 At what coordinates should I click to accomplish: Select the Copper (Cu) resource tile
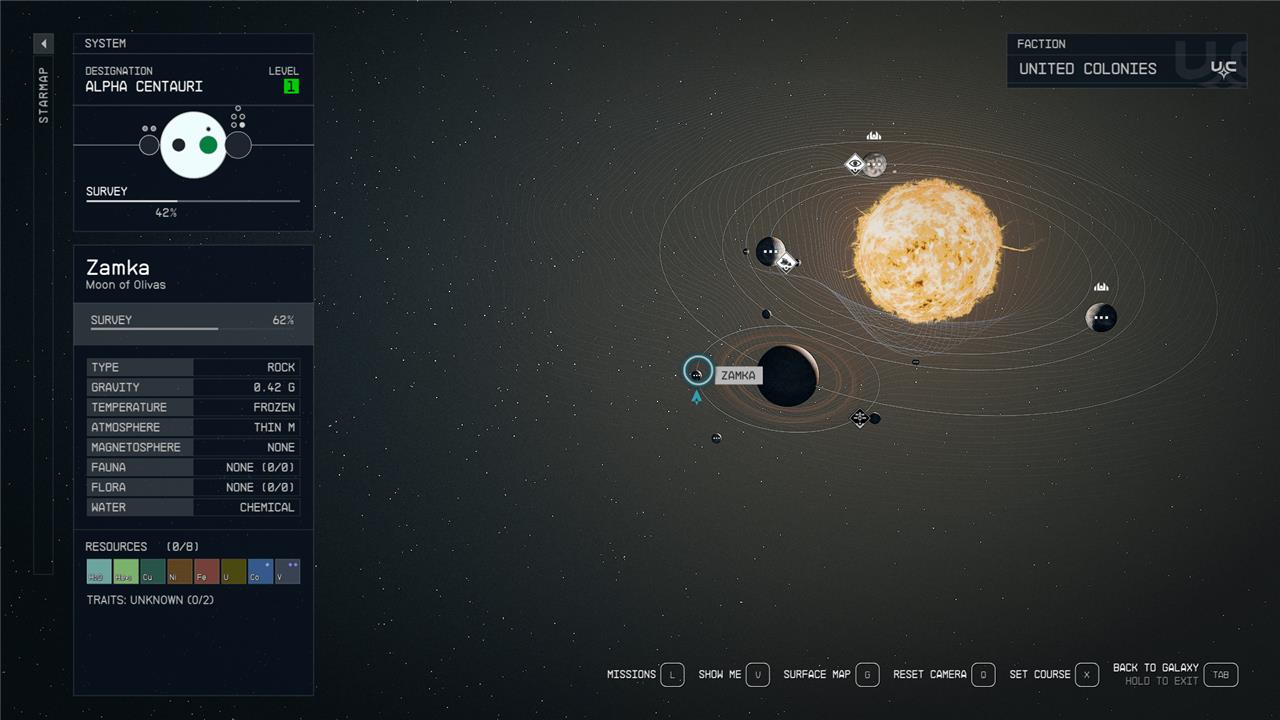point(153,571)
